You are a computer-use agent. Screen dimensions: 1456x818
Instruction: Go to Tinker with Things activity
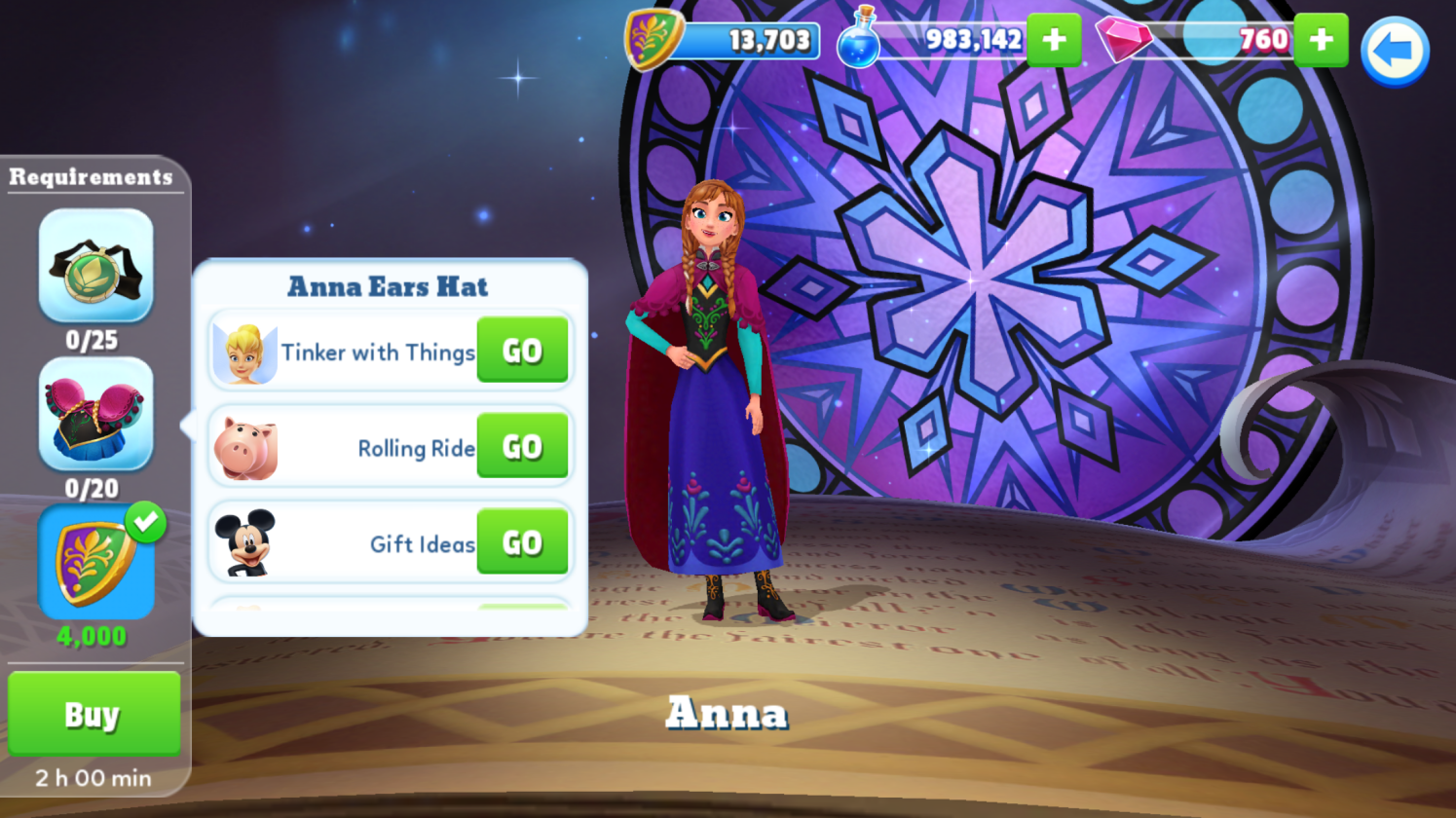[x=522, y=351]
